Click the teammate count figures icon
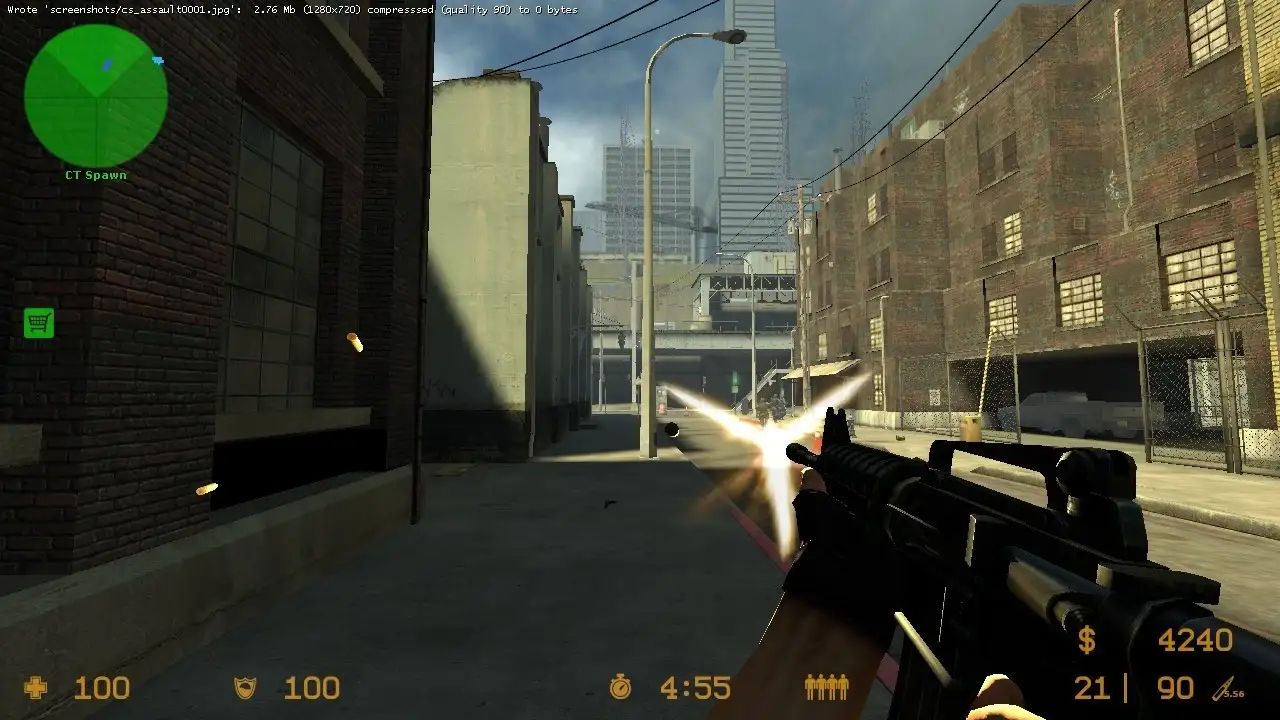This screenshot has width=1280, height=720. pyautogui.click(x=826, y=688)
